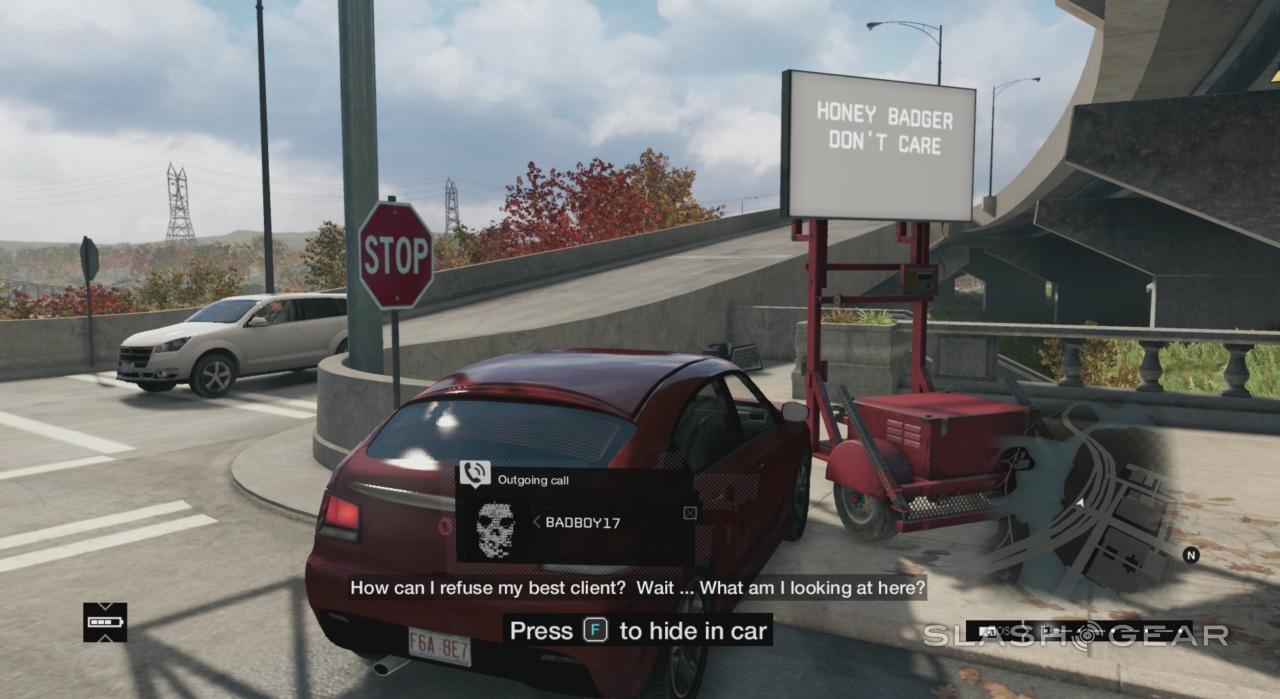Close the outgoing call with the X box

689,513
